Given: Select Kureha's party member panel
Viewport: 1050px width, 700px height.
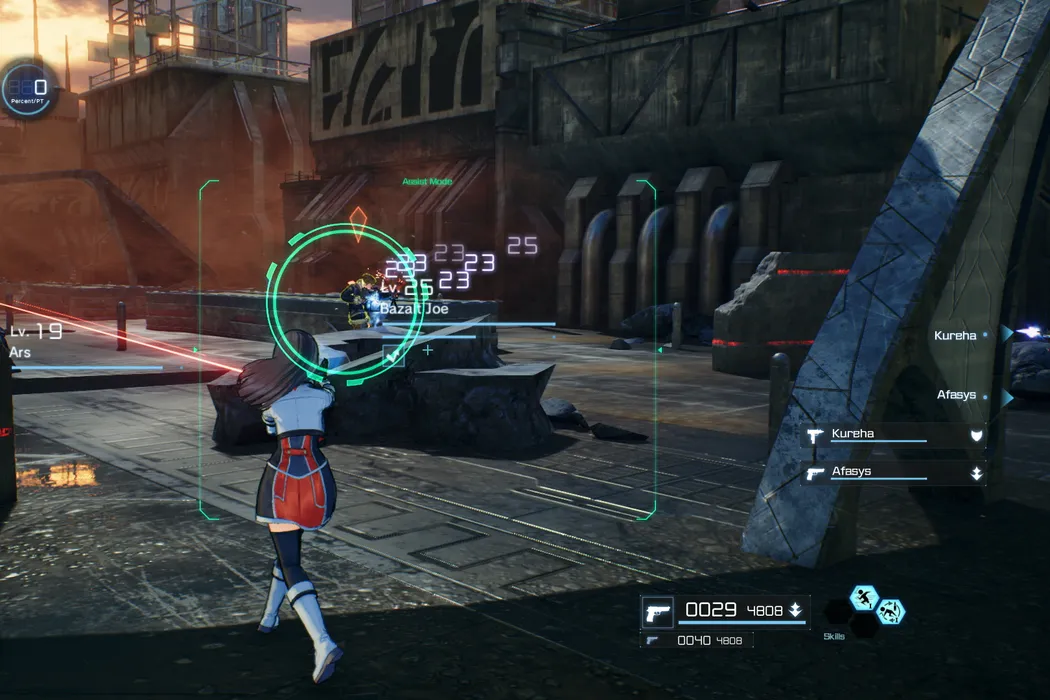Looking at the screenshot, I should click(x=895, y=435).
